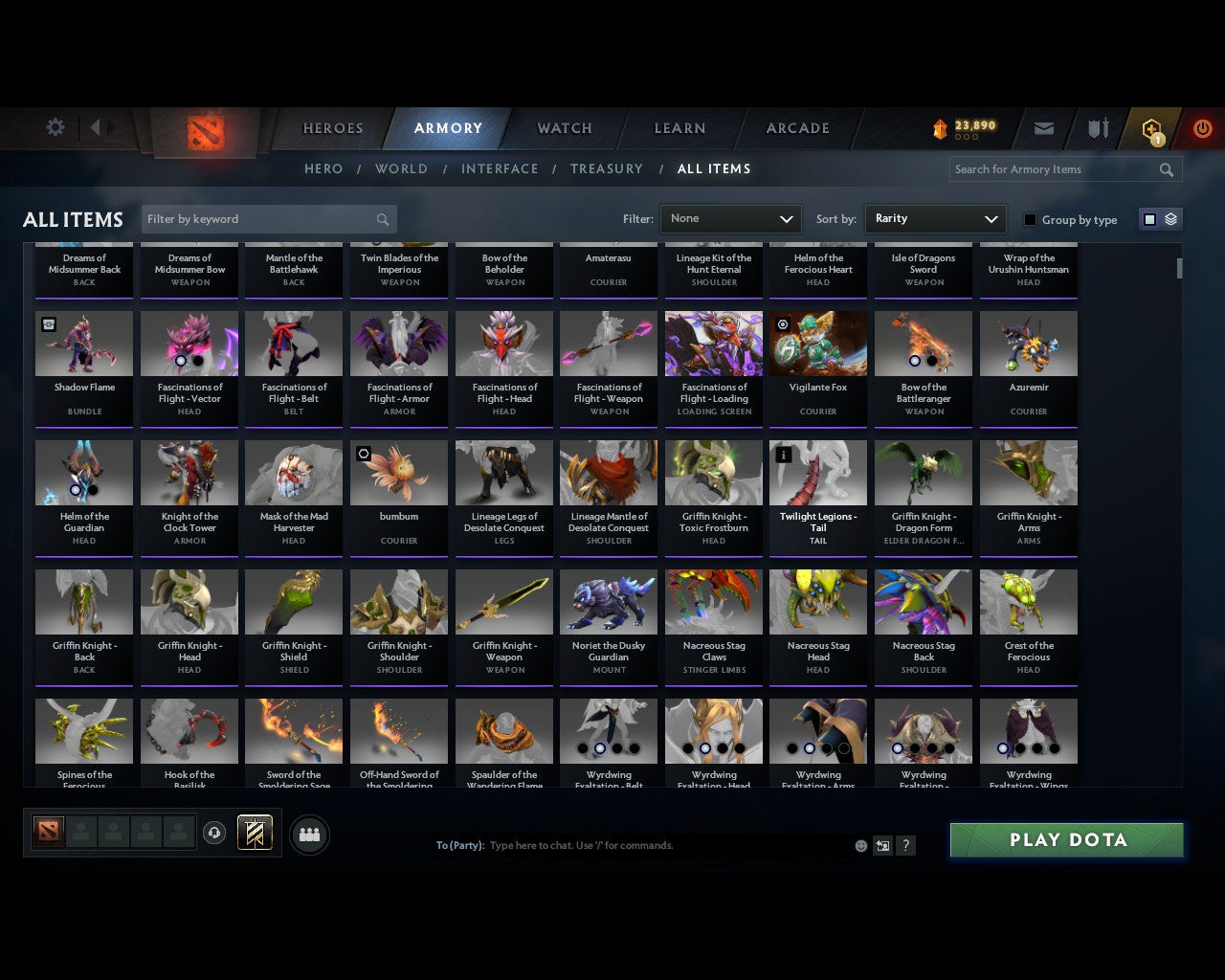The width and height of the screenshot is (1225, 980).
Task: Click the shield and sword icon in top bar
Action: click(x=1097, y=128)
